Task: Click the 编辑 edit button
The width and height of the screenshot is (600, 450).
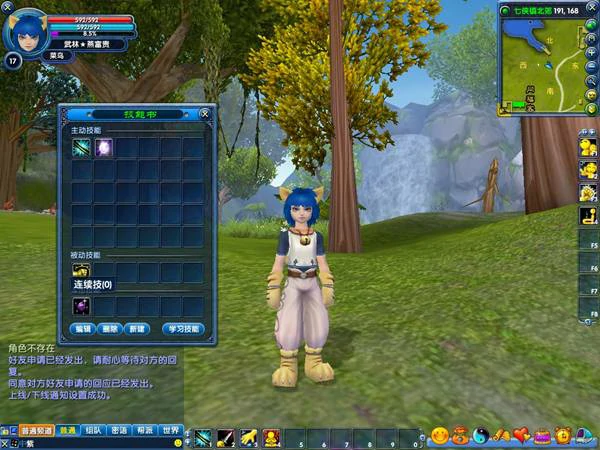Action: coord(82,329)
